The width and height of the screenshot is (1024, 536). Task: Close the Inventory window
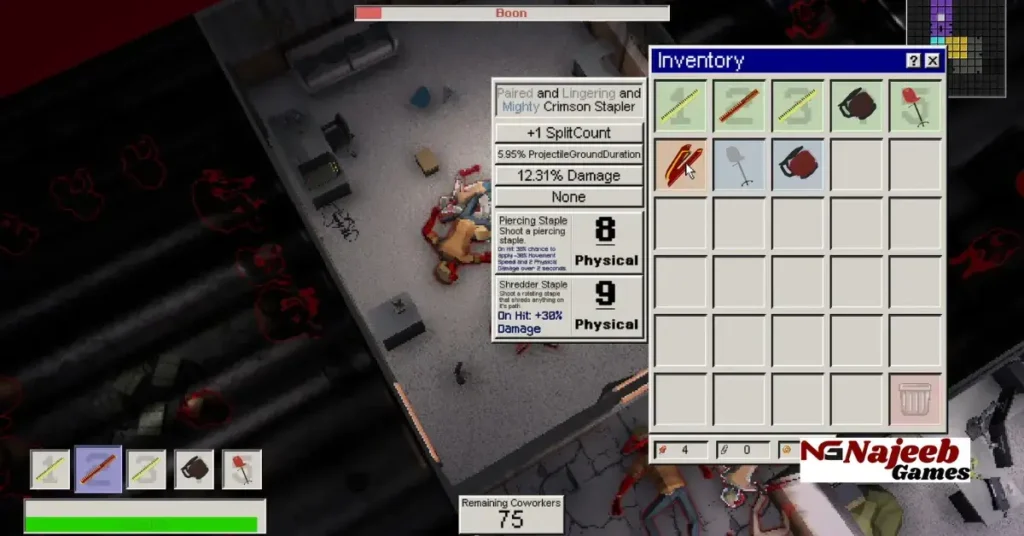point(932,61)
